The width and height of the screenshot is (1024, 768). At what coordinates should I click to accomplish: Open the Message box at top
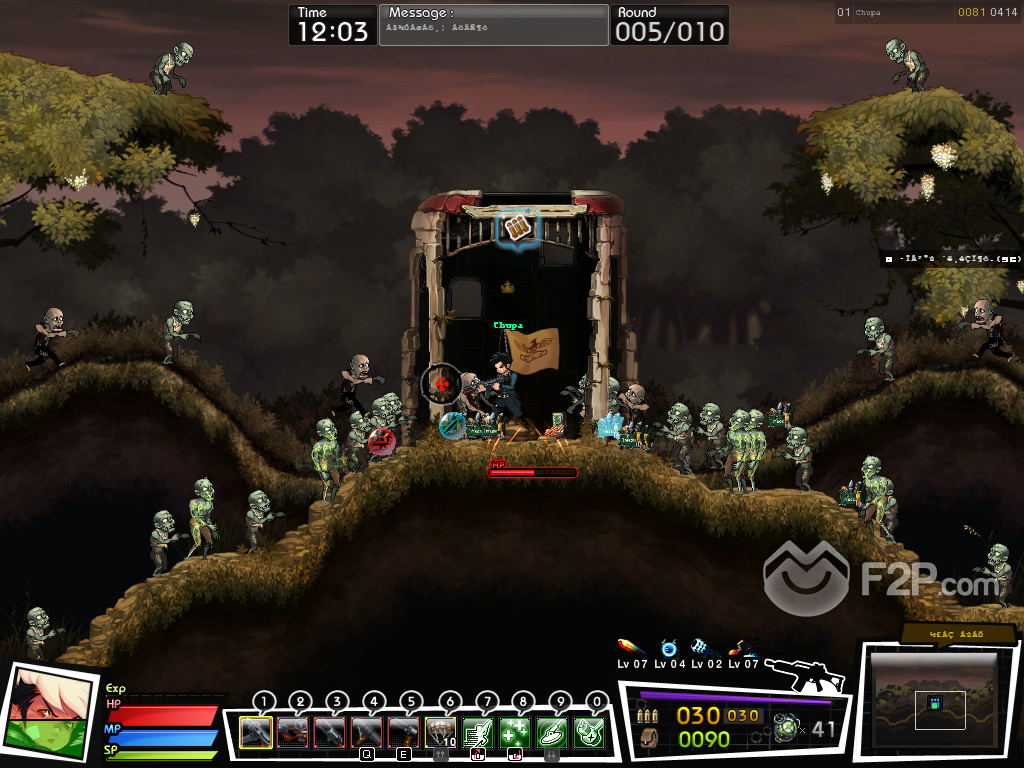pyautogui.click(x=493, y=25)
